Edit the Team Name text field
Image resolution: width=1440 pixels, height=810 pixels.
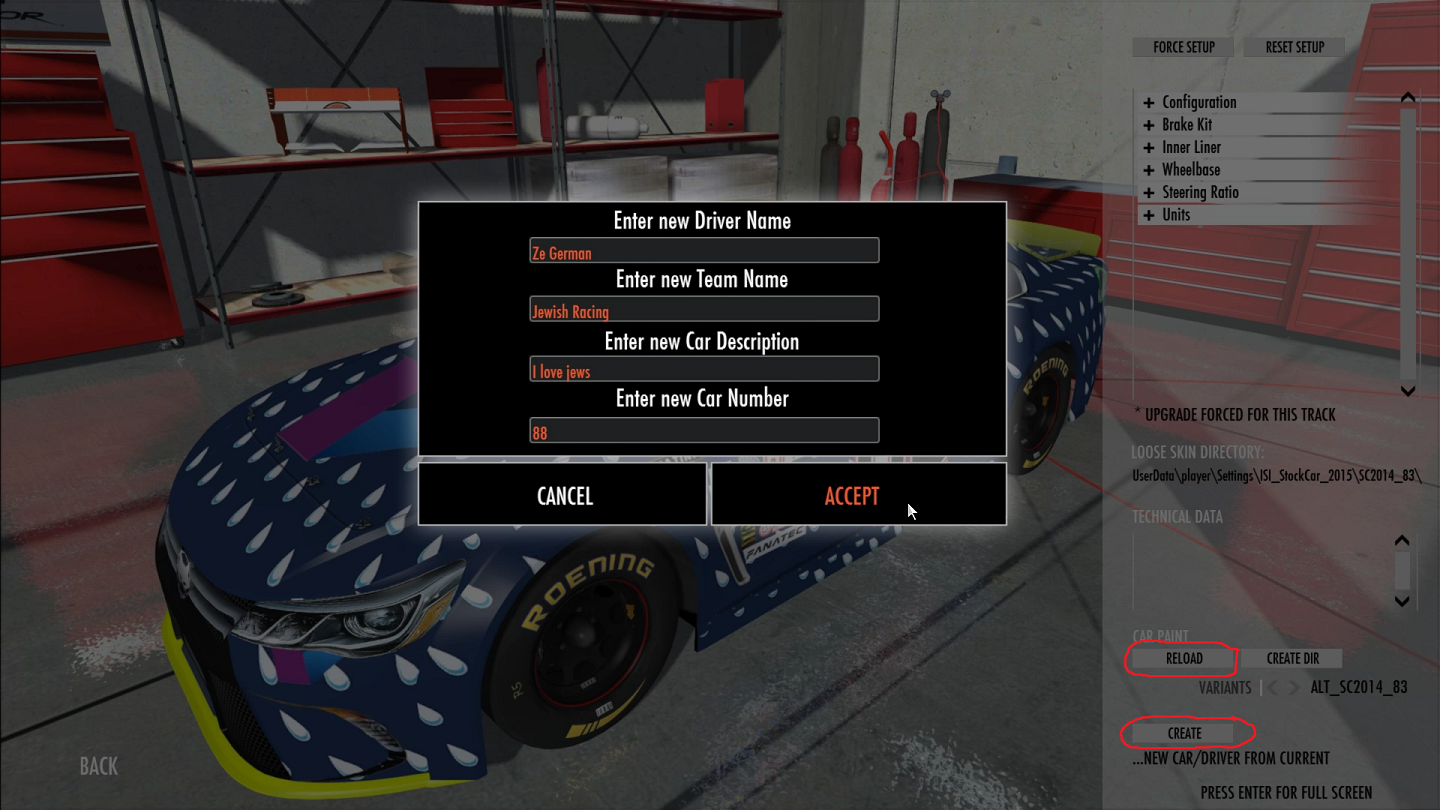[x=704, y=309]
